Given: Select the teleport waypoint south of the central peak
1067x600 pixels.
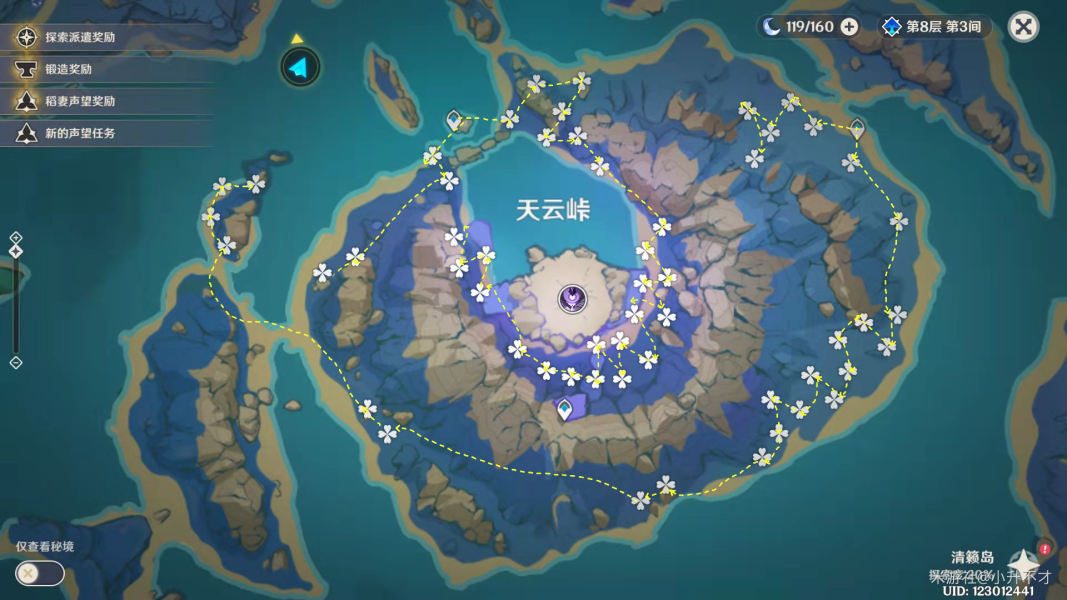Looking at the screenshot, I should click(565, 408).
